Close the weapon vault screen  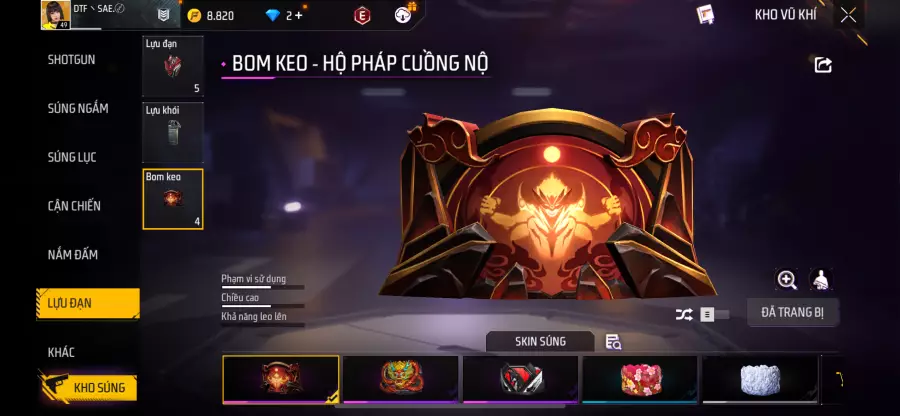coord(848,15)
